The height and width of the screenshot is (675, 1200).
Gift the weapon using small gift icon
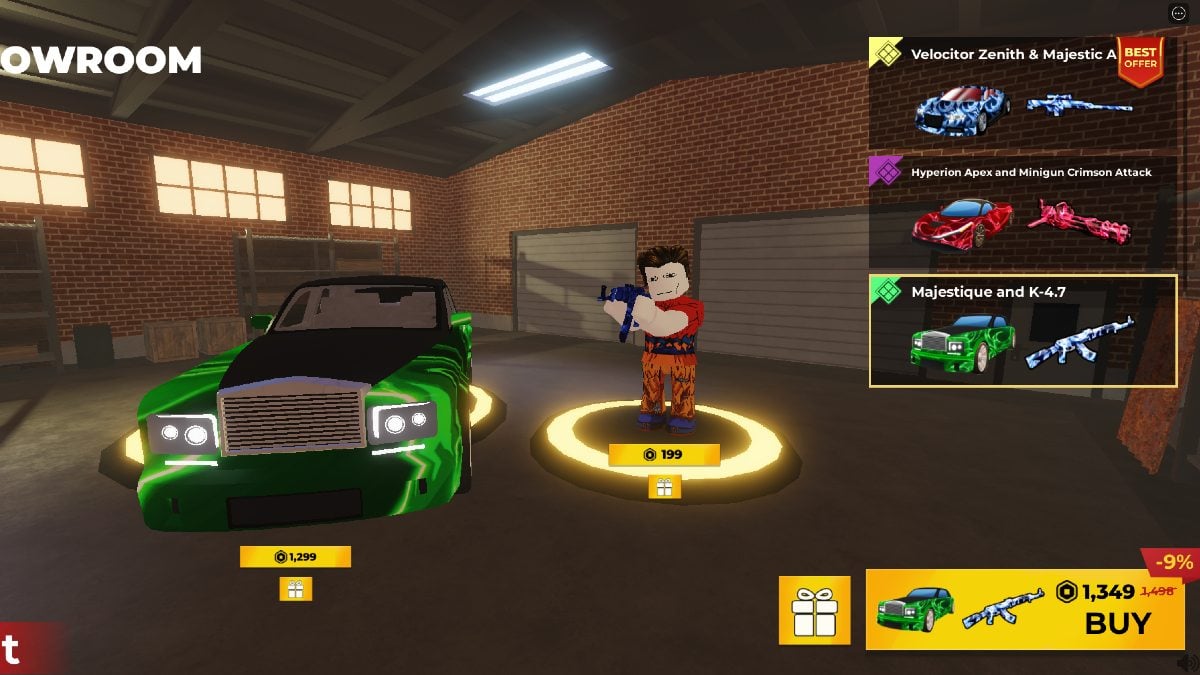click(x=664, y=487)
